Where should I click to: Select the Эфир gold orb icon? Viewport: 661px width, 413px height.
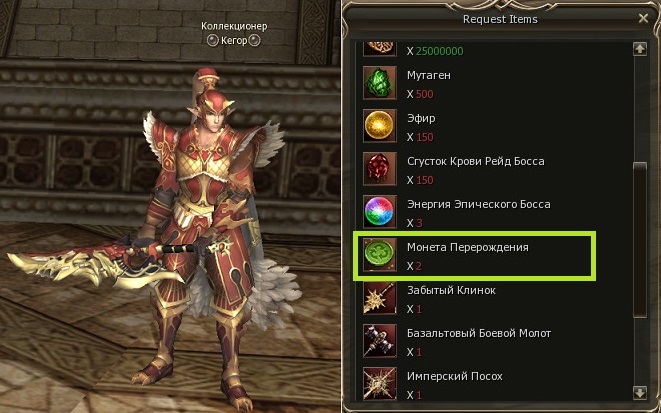pyautogui.click(x=379, y=125)
